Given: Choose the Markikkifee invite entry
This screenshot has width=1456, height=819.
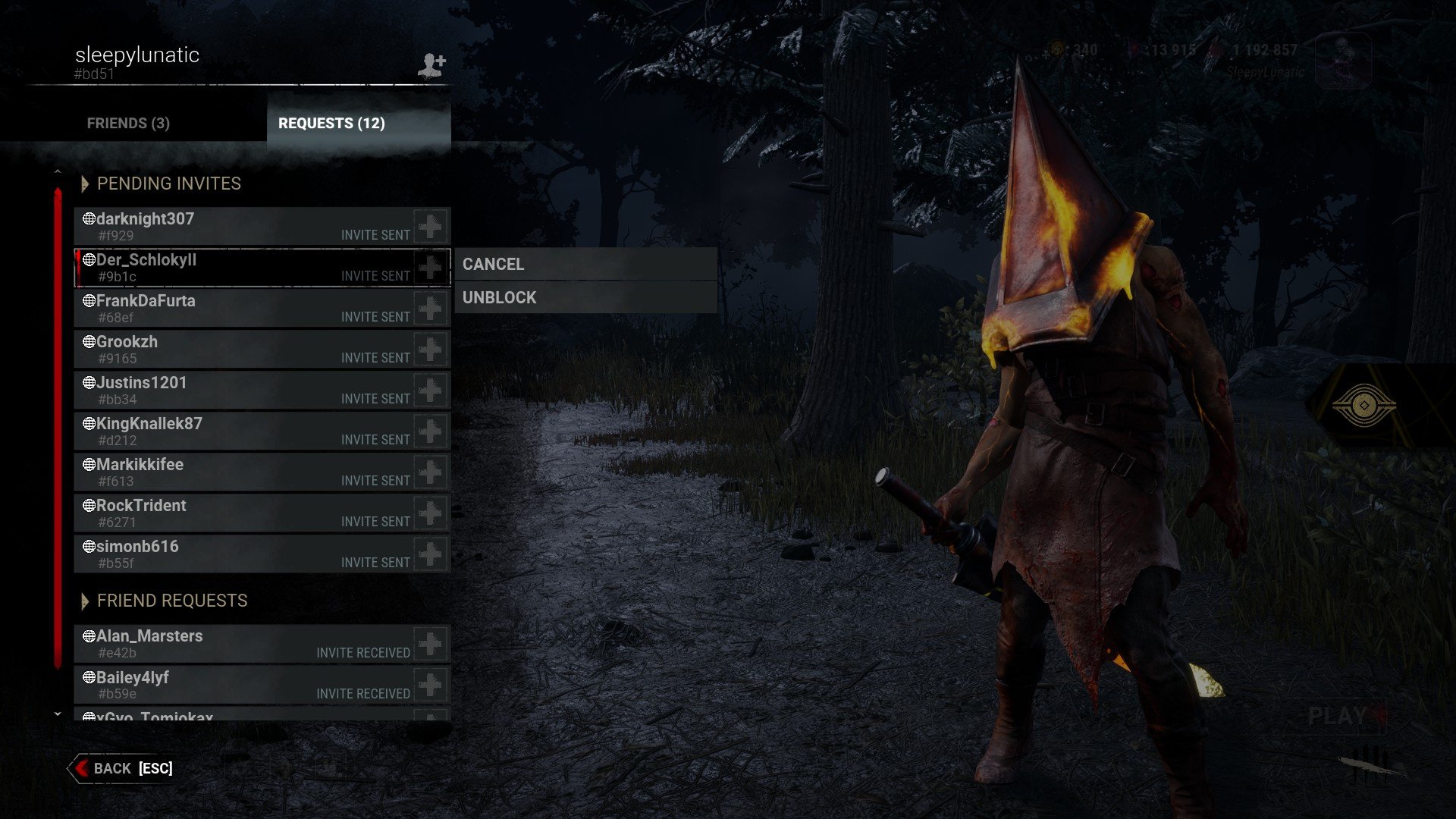Looking at the screenshot, I should point(243,472).
